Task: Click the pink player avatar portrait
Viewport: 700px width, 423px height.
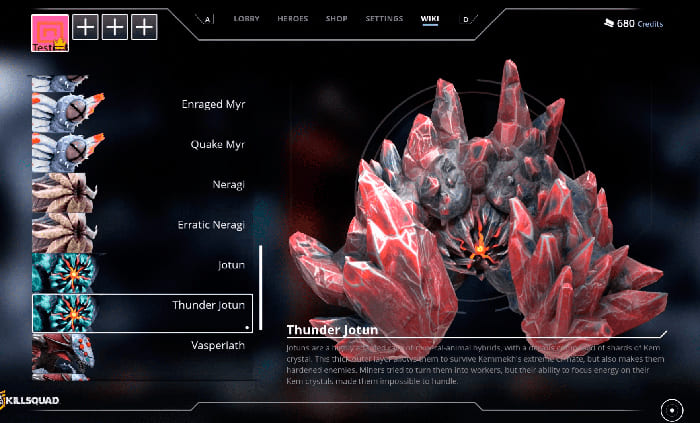Action: point(50,30)
